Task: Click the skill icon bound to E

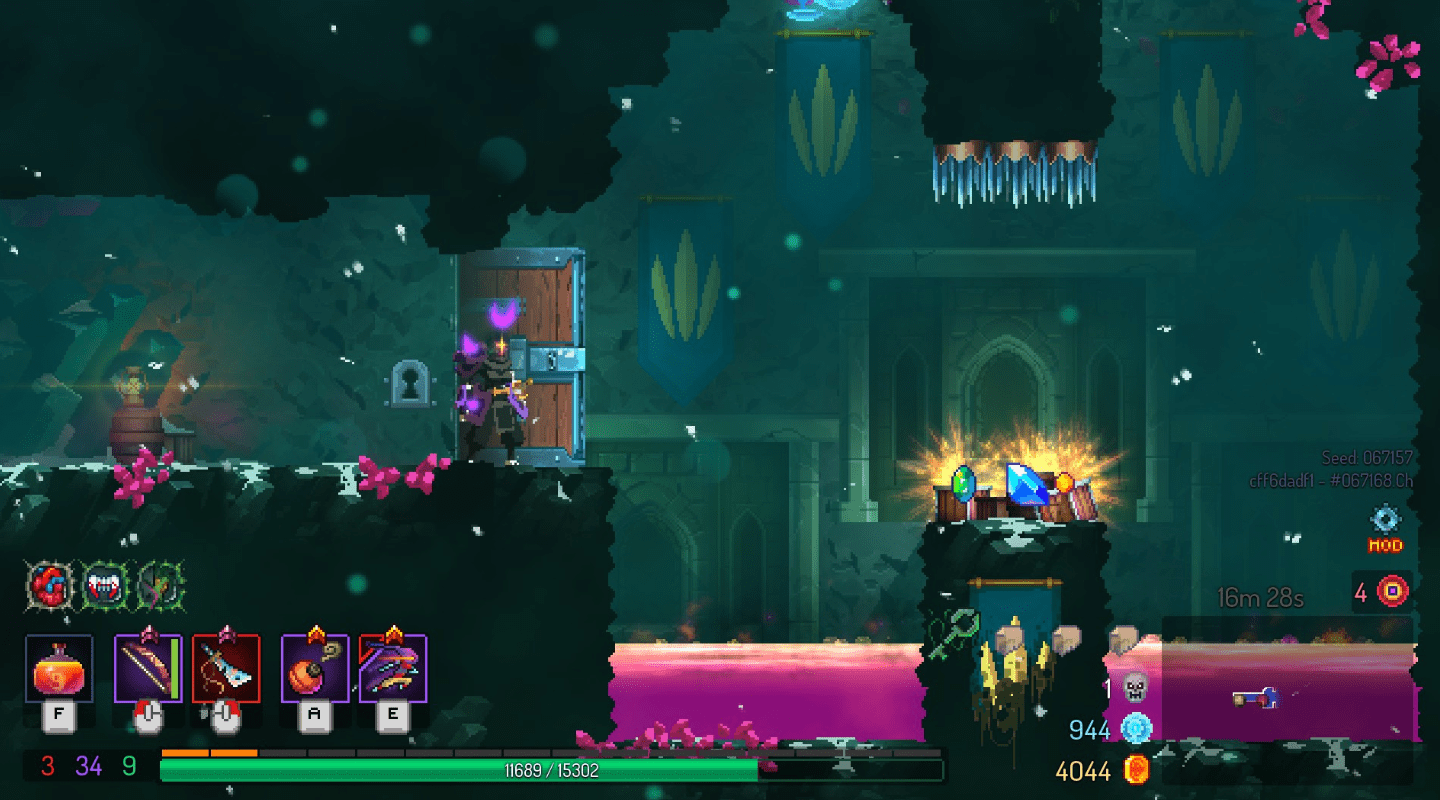Action: coord(392,670)
